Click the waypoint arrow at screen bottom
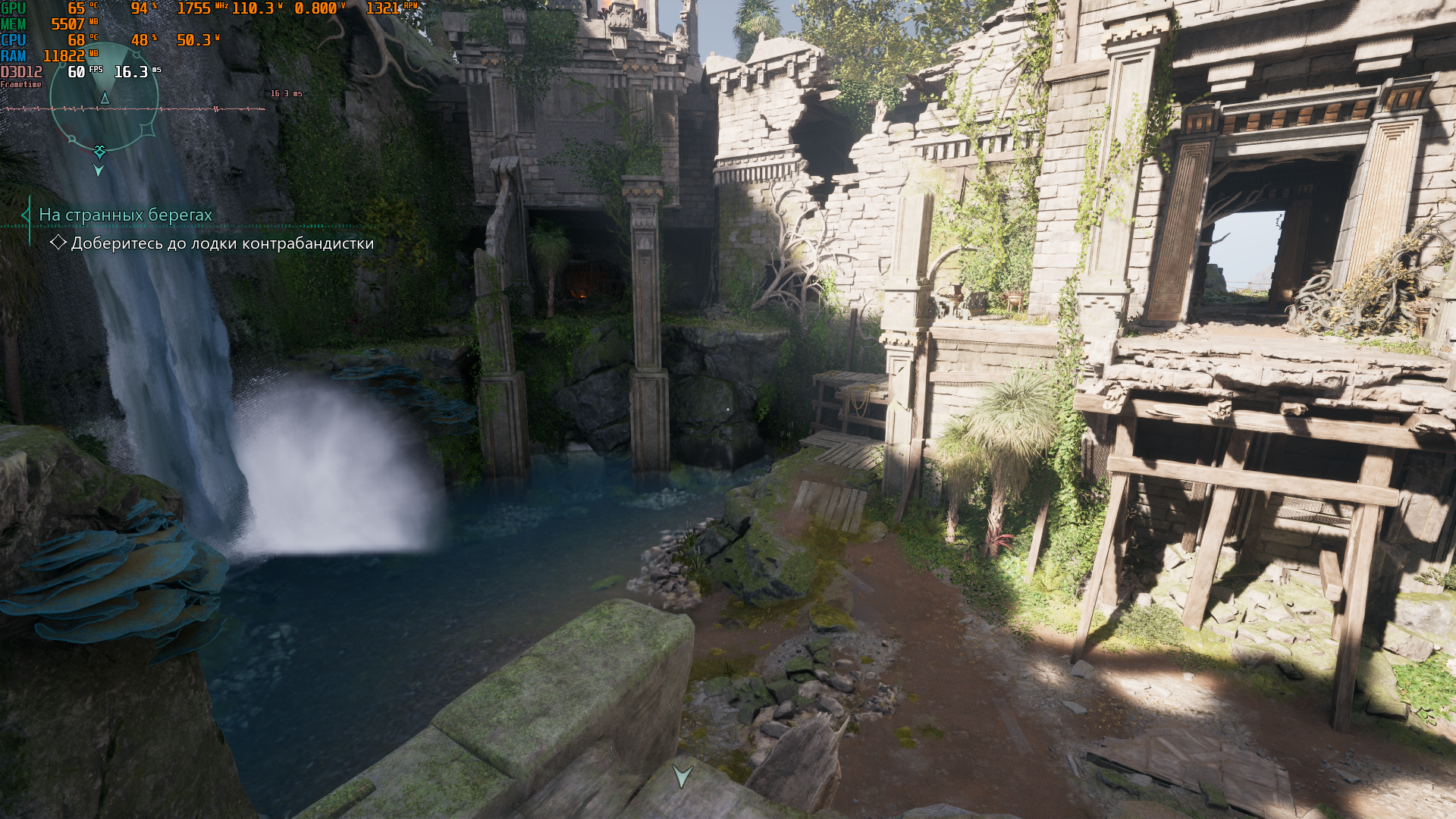 pyautogui.click(x=682, y=776)
